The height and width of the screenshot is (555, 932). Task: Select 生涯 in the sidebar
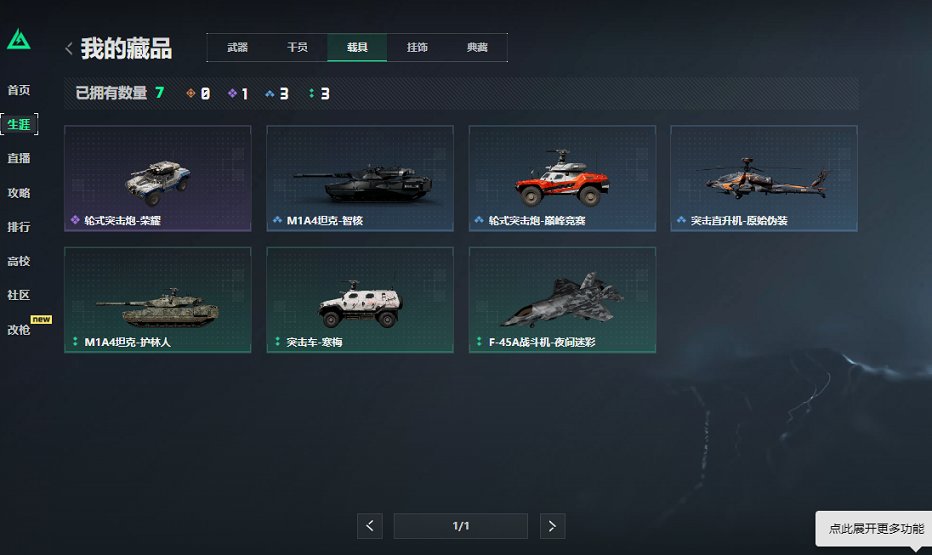18,124
